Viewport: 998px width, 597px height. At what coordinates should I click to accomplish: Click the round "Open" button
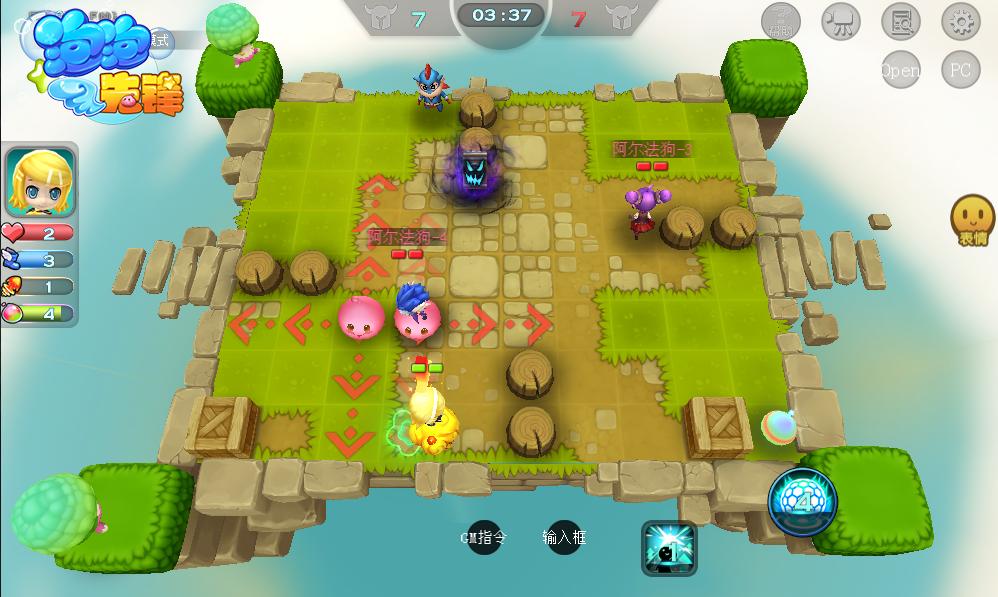(901, 70)
